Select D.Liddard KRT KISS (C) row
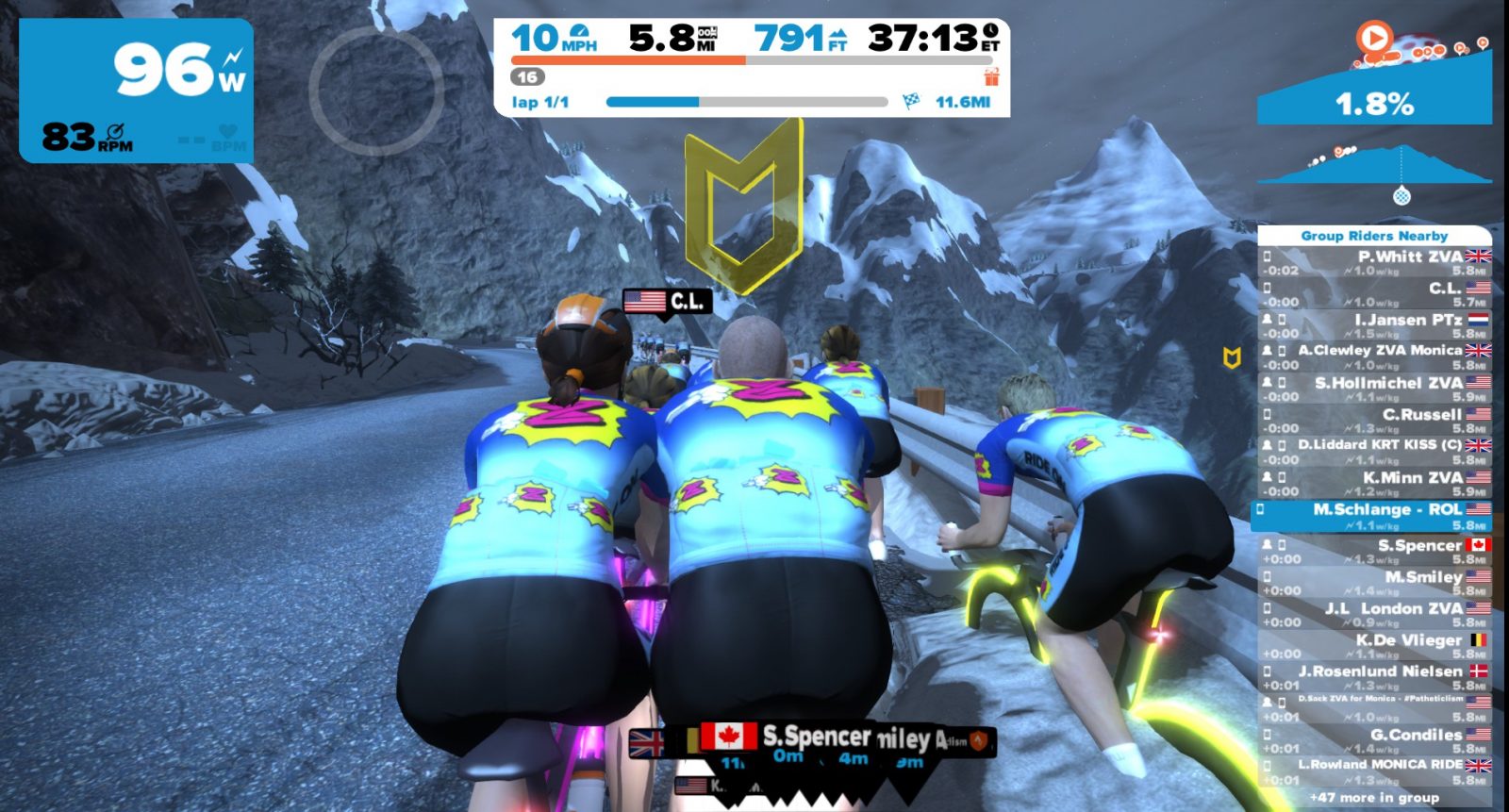This screenshot has height=812, width=1509. (x=1374, y=451)
